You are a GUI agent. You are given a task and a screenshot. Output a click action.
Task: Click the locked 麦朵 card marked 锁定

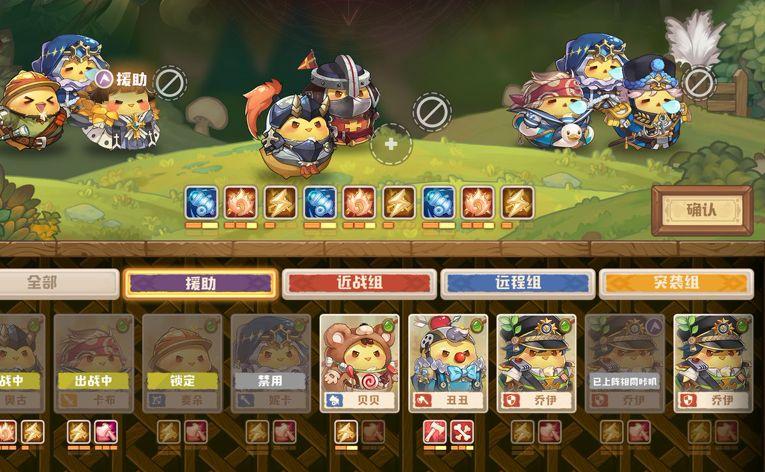coord(181,364)
